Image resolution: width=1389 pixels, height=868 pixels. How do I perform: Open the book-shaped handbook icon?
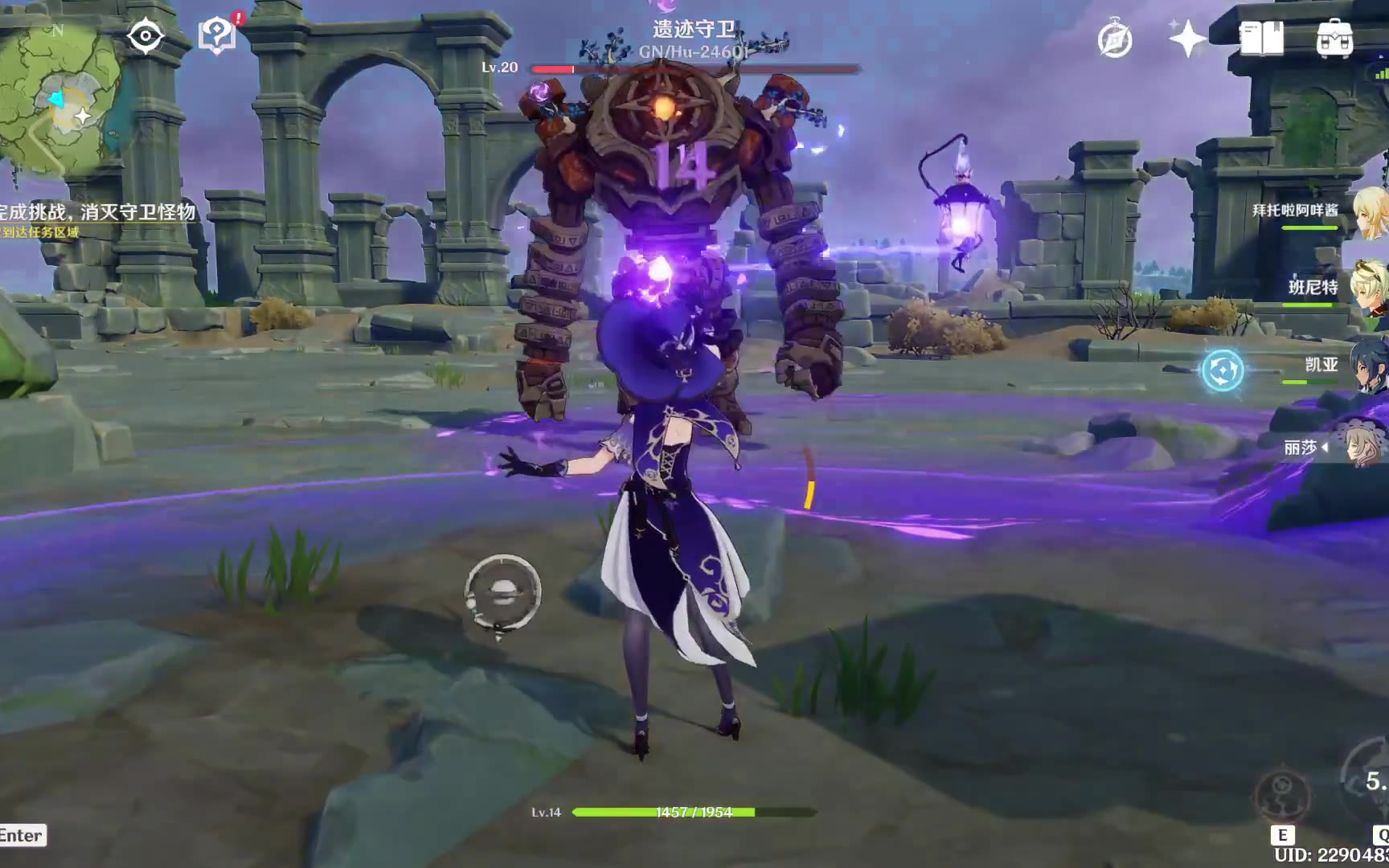click(x=1261, y=38)
